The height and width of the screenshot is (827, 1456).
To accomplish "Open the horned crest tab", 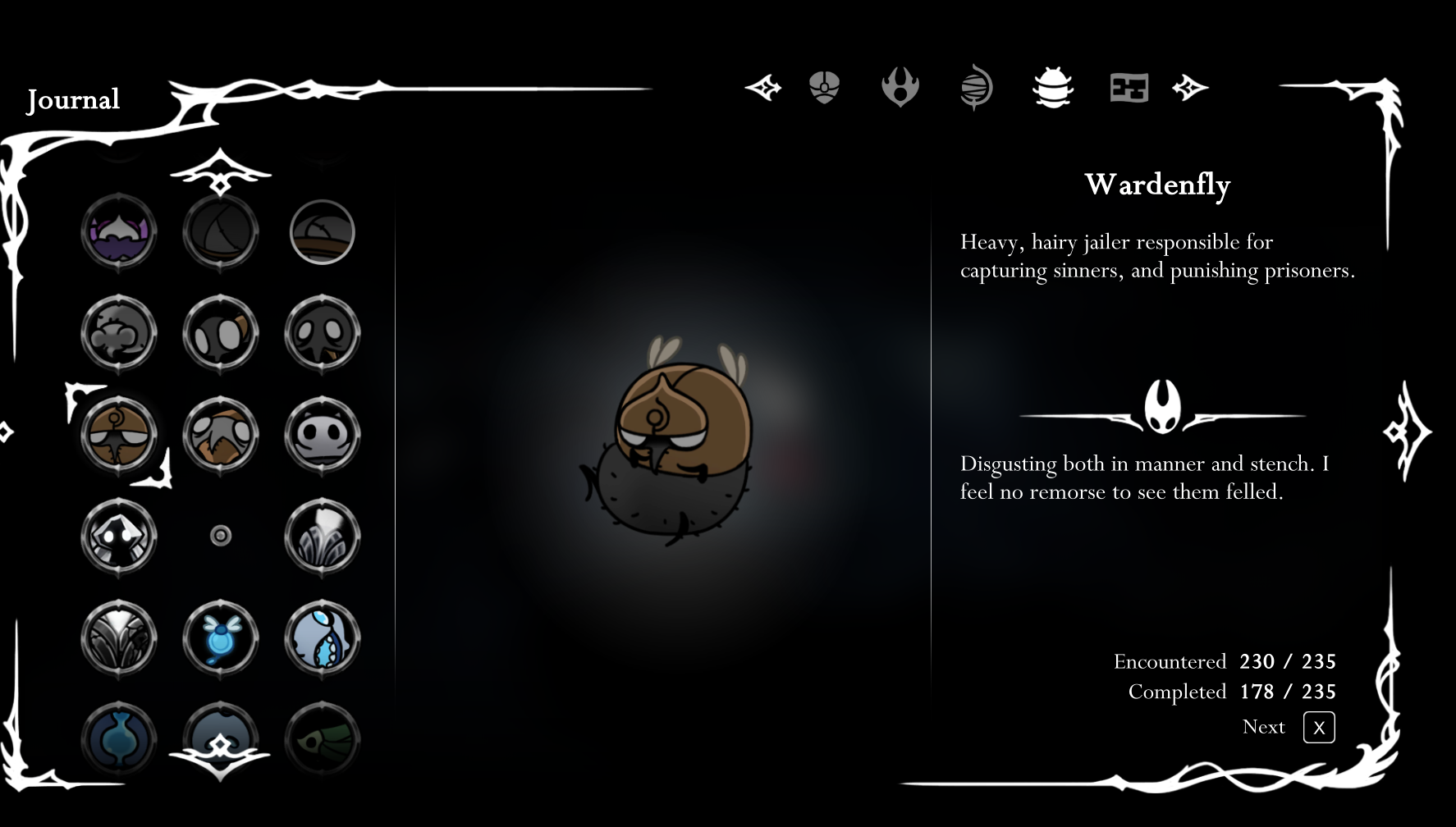I will [900, 88].
